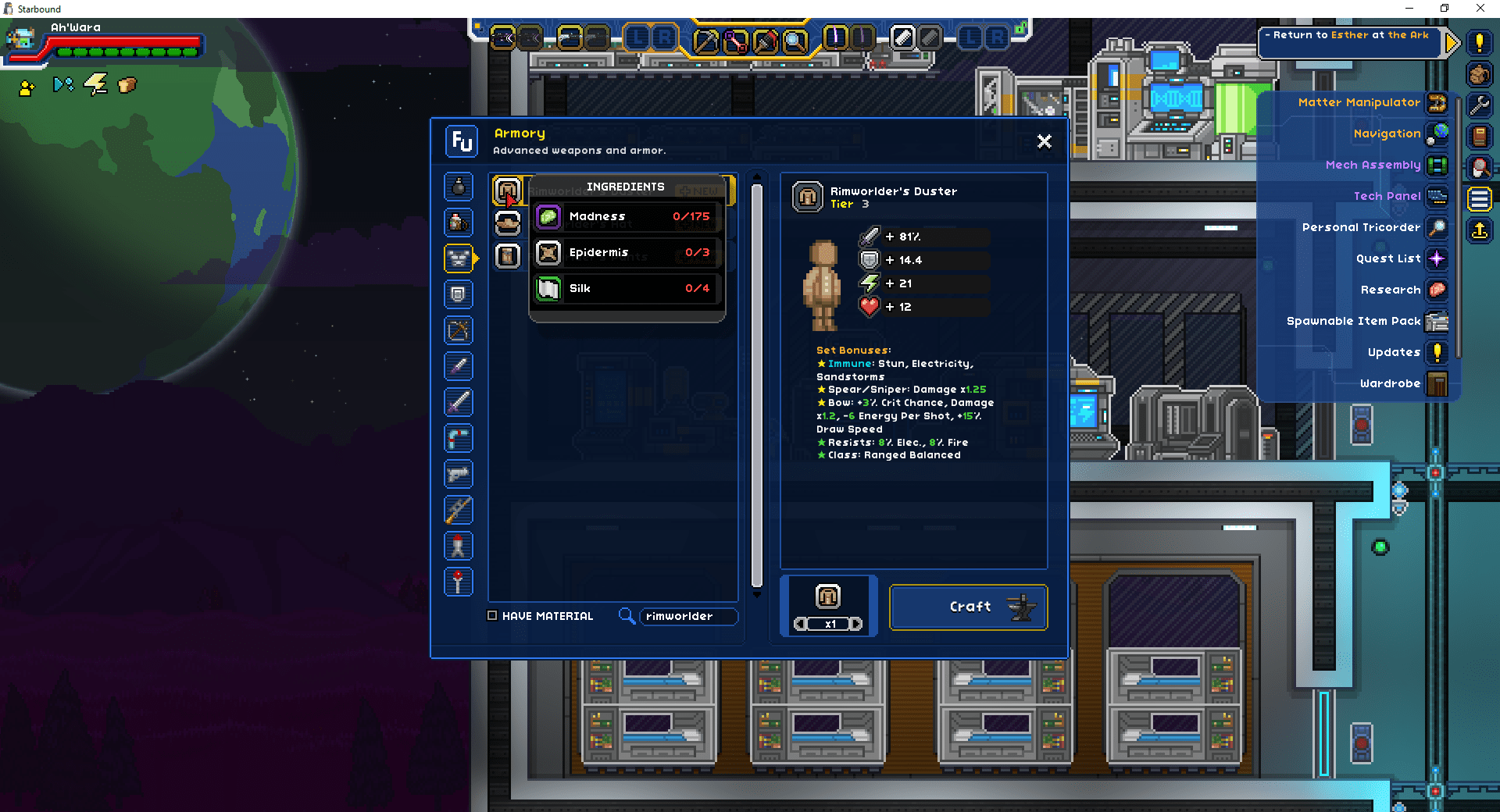Open the bows crafting category

(459, 330)
